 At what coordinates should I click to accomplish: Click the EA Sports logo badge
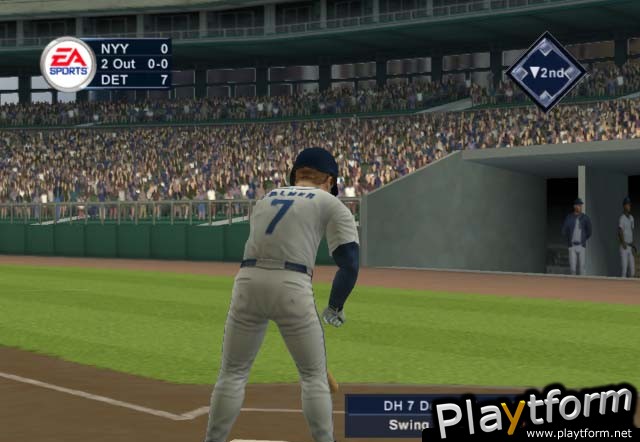point(68,64)
